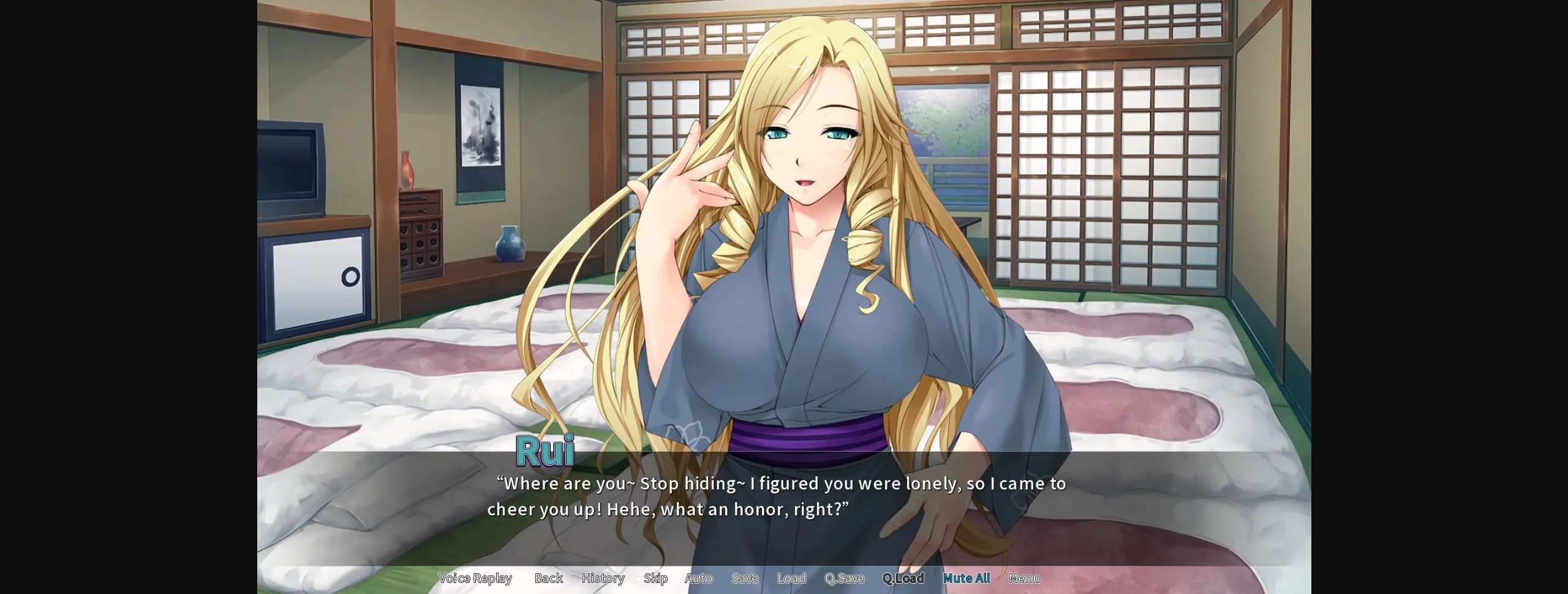Go Back to the previous dialogue line
This screenshot has width=1568, height=594.
pos(548,577)
